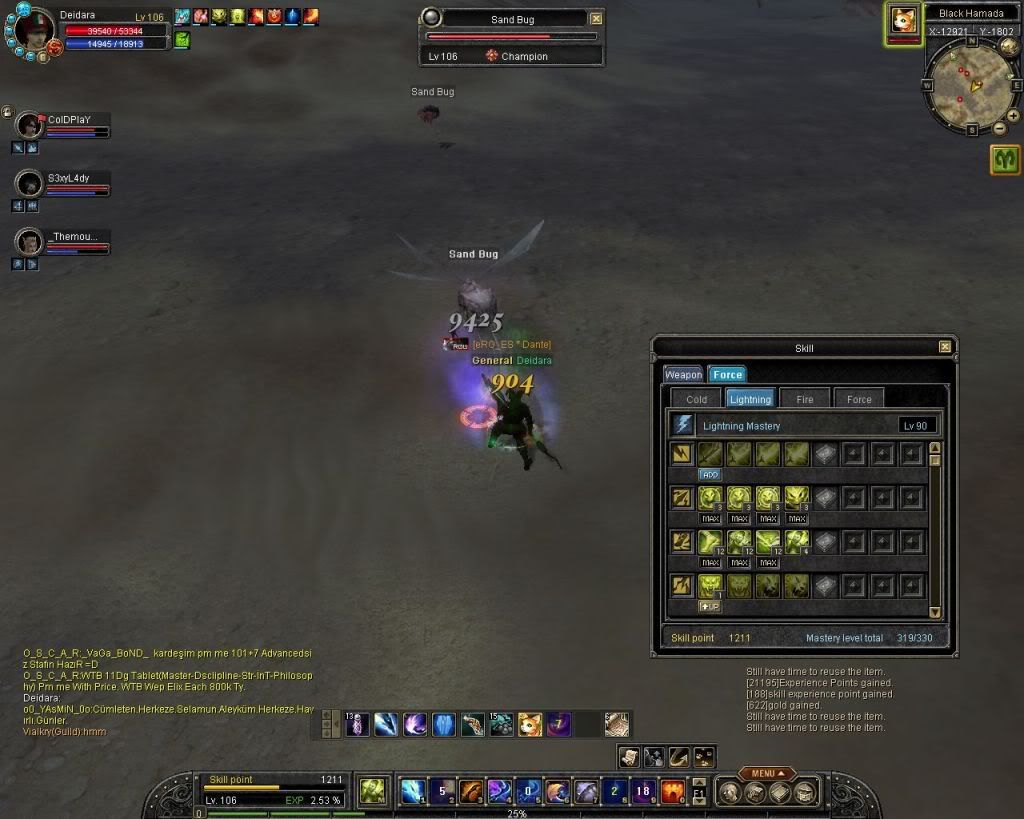Switch to the Weapon skill tab
The image size is (1024, 819).
point(684,374)
